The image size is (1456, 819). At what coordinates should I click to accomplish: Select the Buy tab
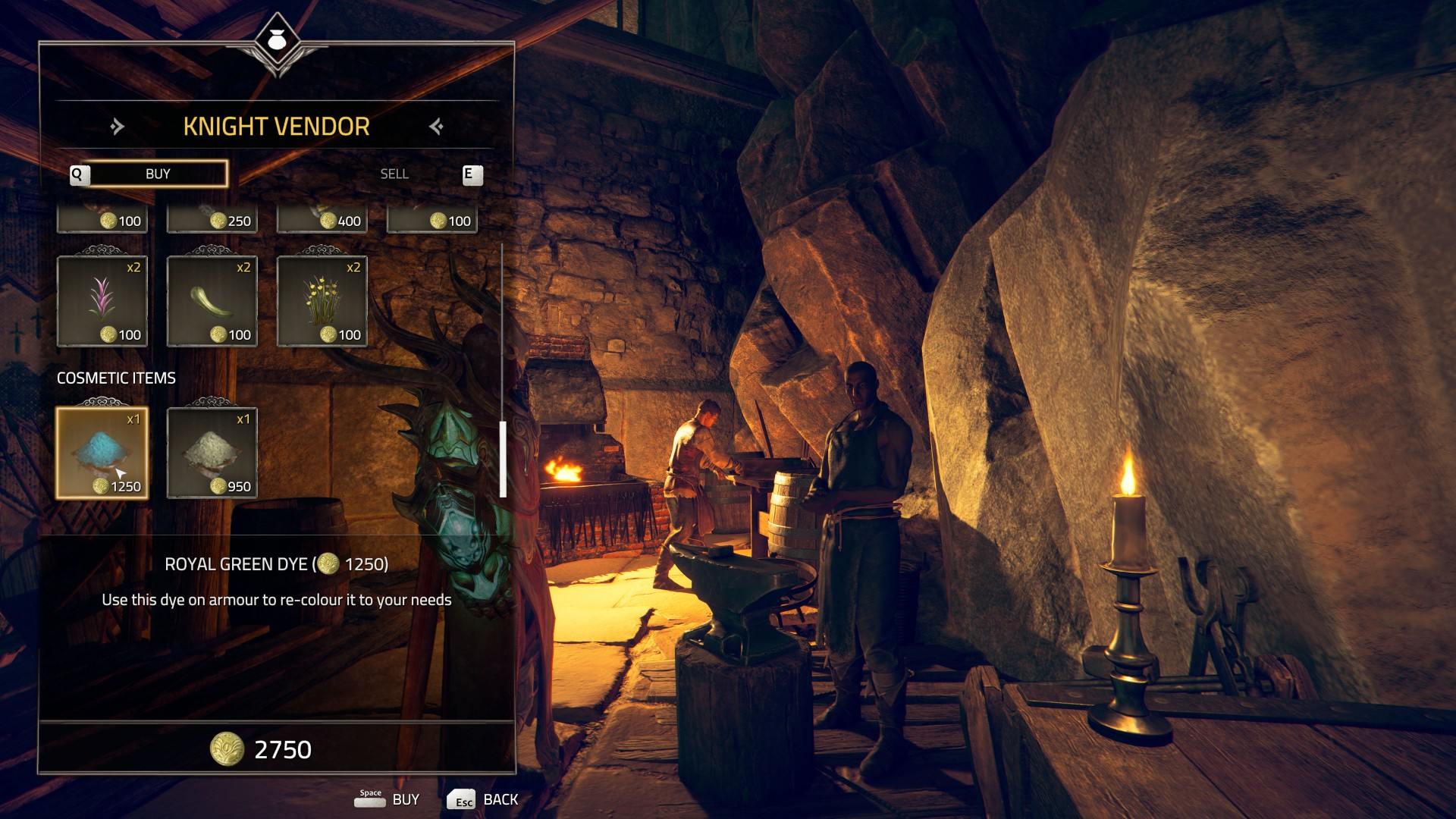158,174
